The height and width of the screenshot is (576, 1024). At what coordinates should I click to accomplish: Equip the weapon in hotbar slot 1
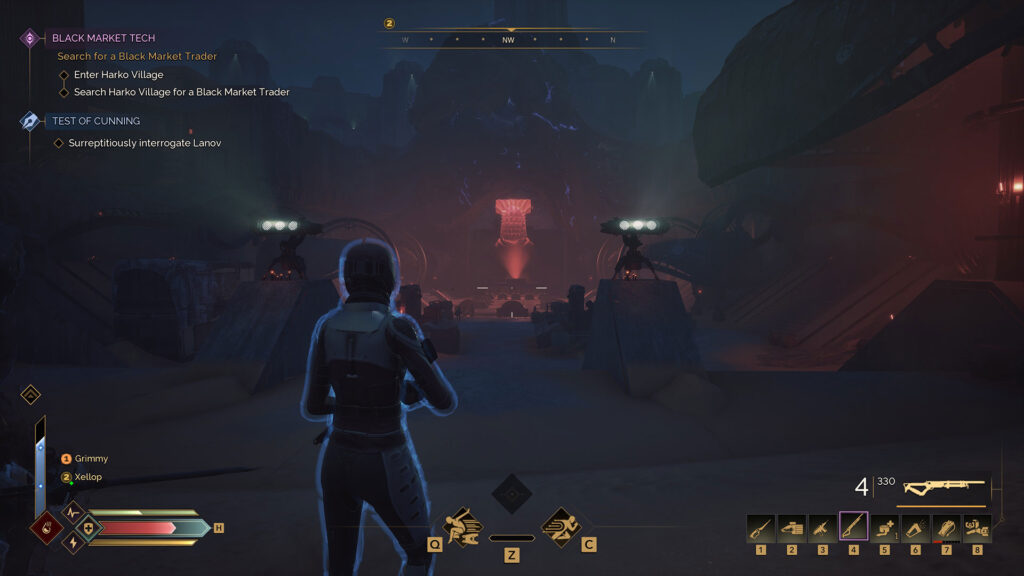point(761,526)
